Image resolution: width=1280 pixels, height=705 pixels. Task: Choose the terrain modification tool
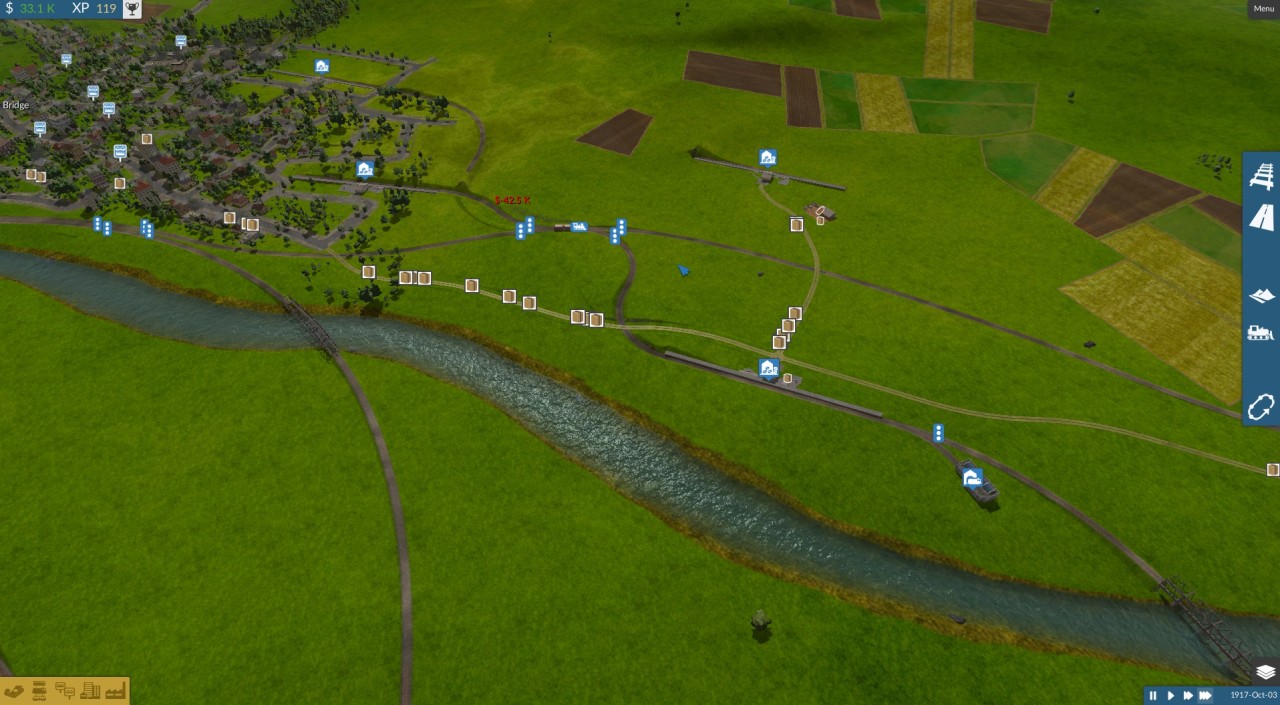[1262, 296]
